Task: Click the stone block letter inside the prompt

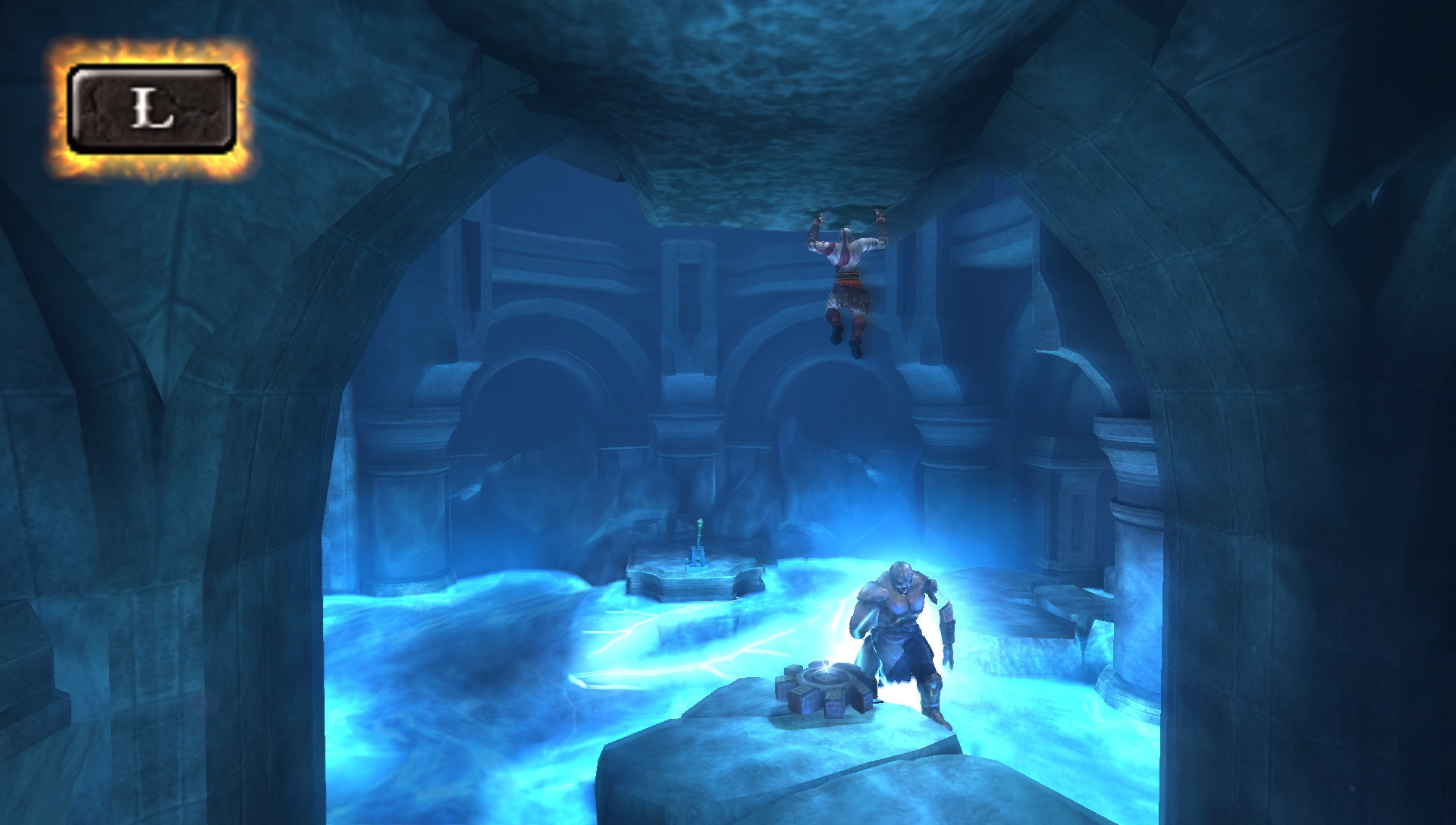Action: (x=152, y=110)
